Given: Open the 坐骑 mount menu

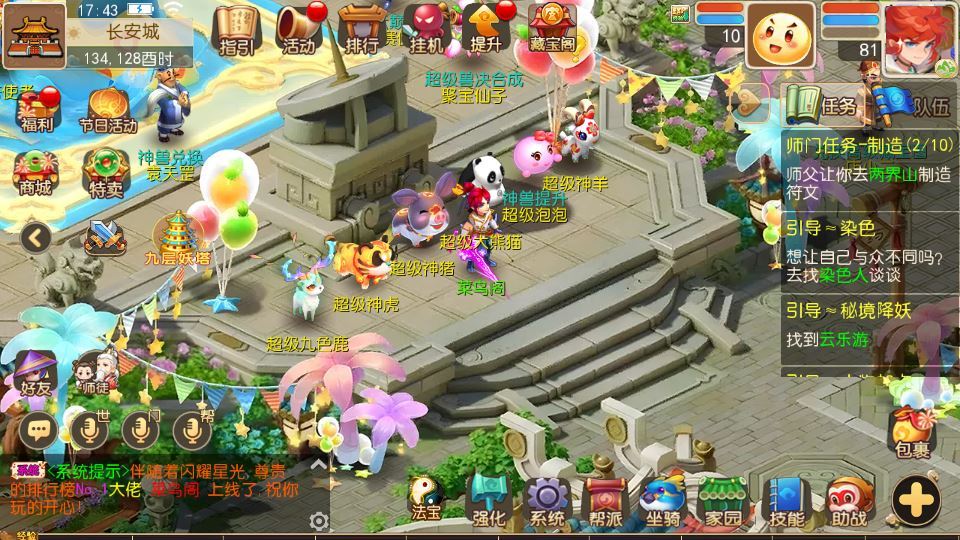Looking at the screenshot, I should click(x=663, y=500).
